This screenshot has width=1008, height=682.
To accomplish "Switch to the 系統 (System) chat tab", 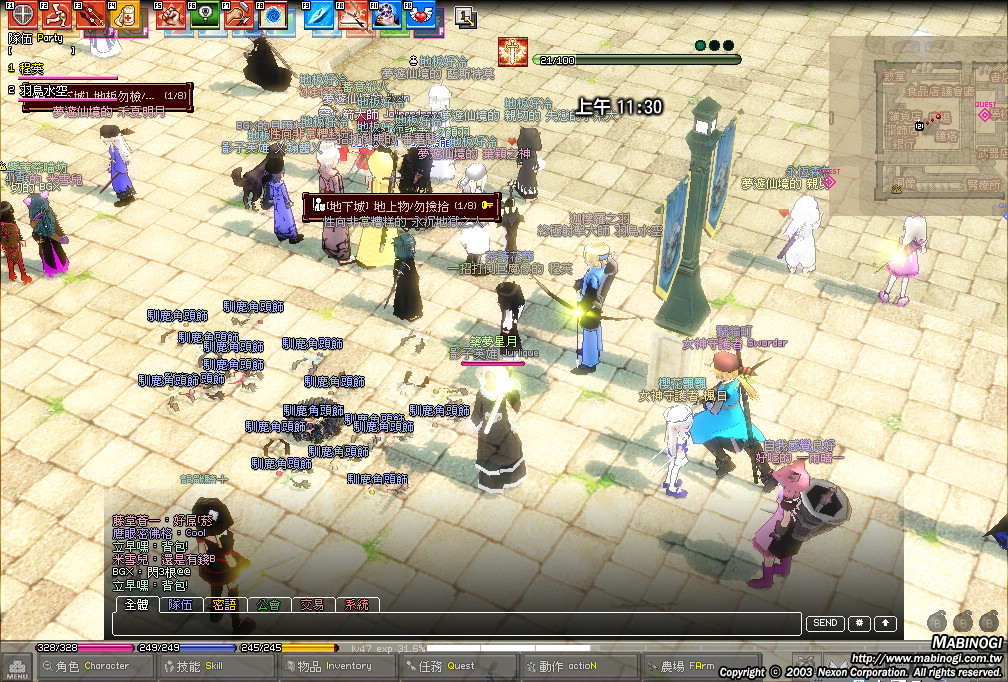I will click(357, 605).
